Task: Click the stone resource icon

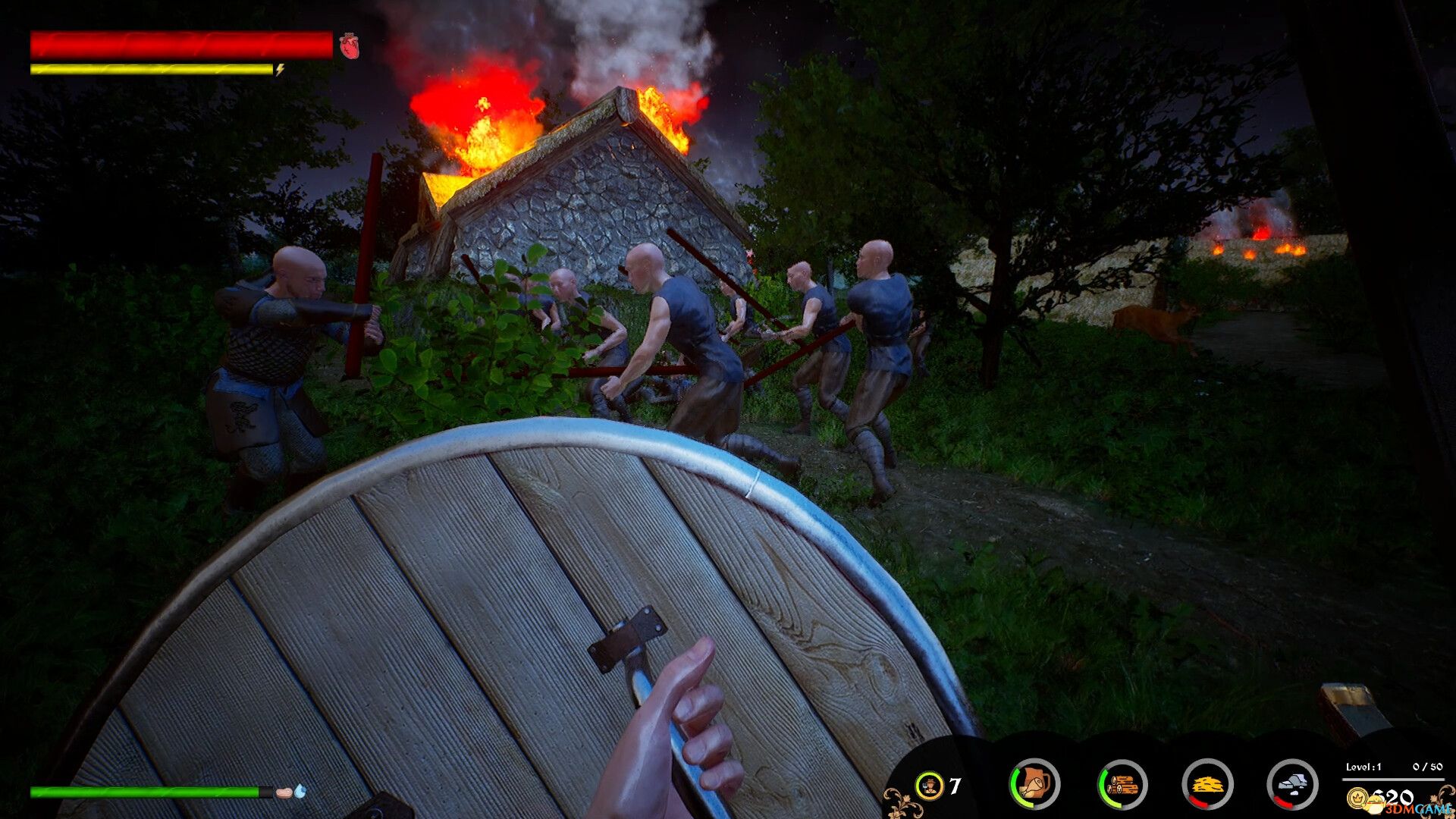Action: click(1292, 784)
